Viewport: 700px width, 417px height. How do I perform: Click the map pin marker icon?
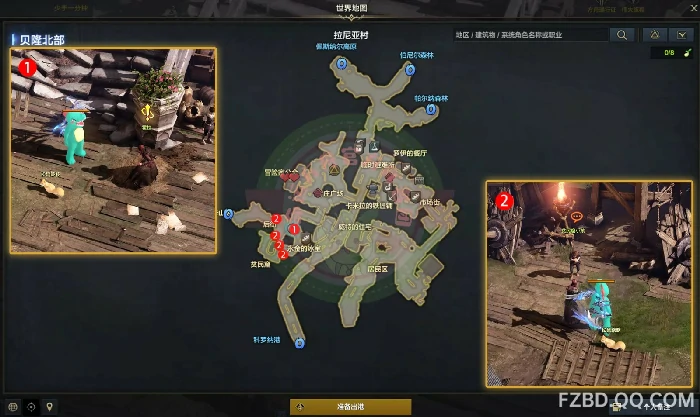click(49, 407)
